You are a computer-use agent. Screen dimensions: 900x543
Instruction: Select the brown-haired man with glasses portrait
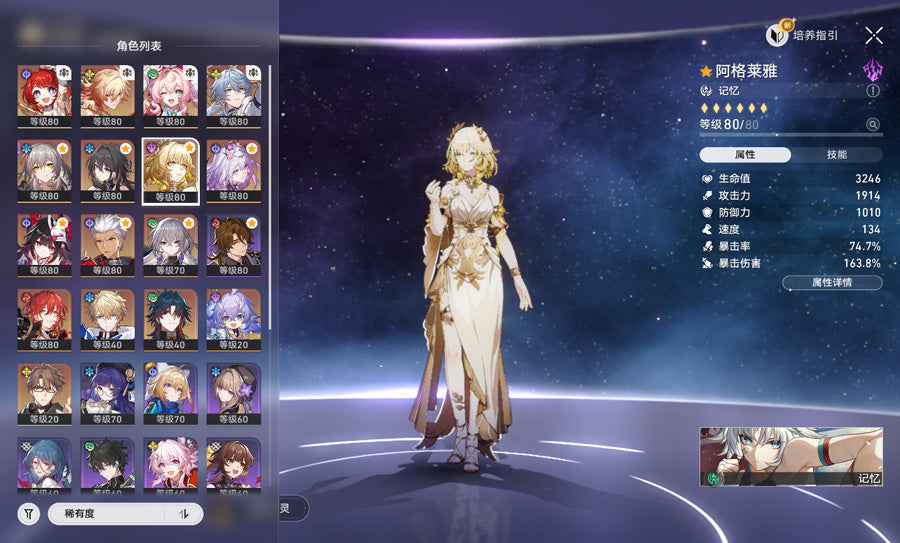44,392
